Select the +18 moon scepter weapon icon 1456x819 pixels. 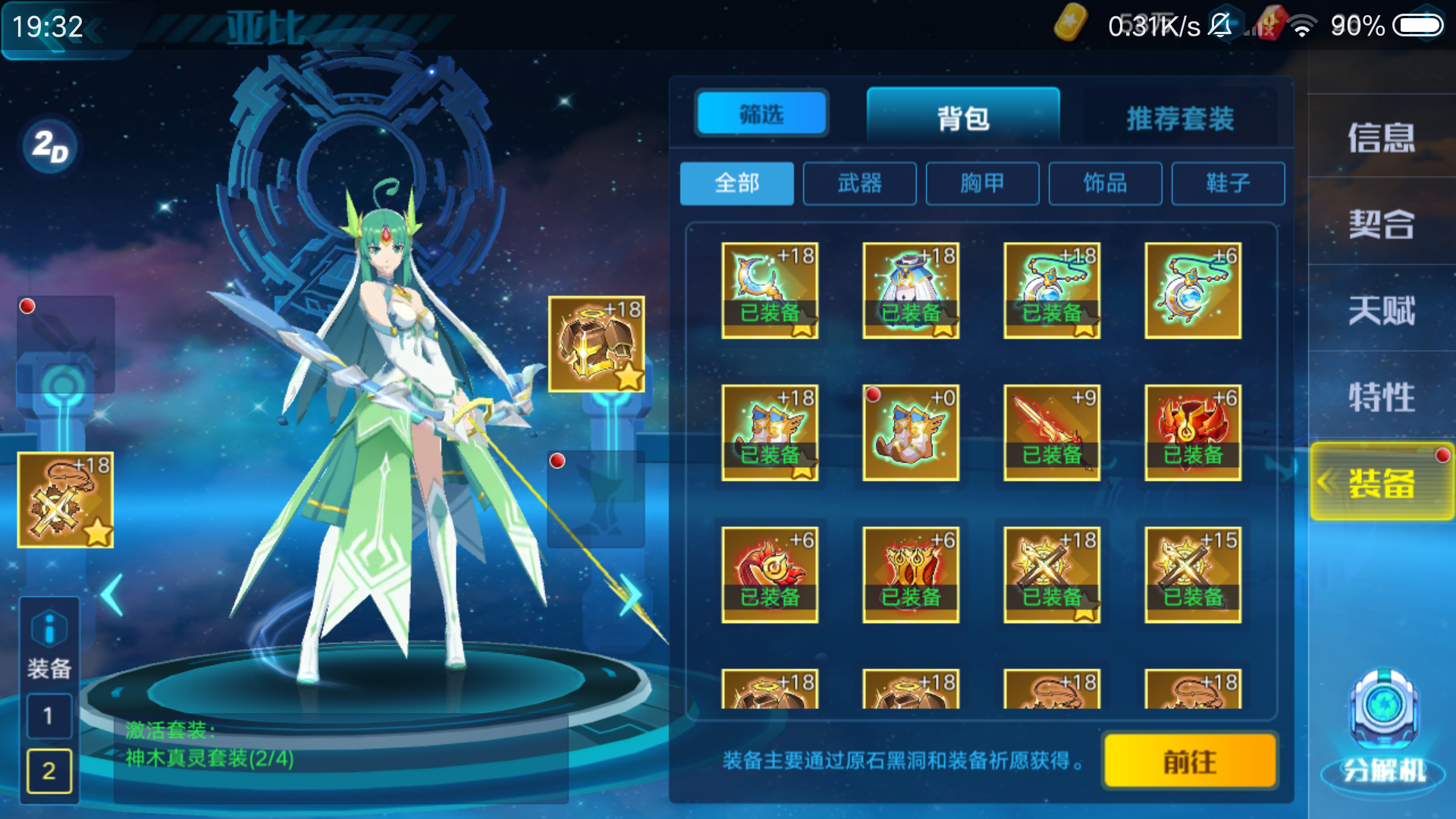pos(770,290)
